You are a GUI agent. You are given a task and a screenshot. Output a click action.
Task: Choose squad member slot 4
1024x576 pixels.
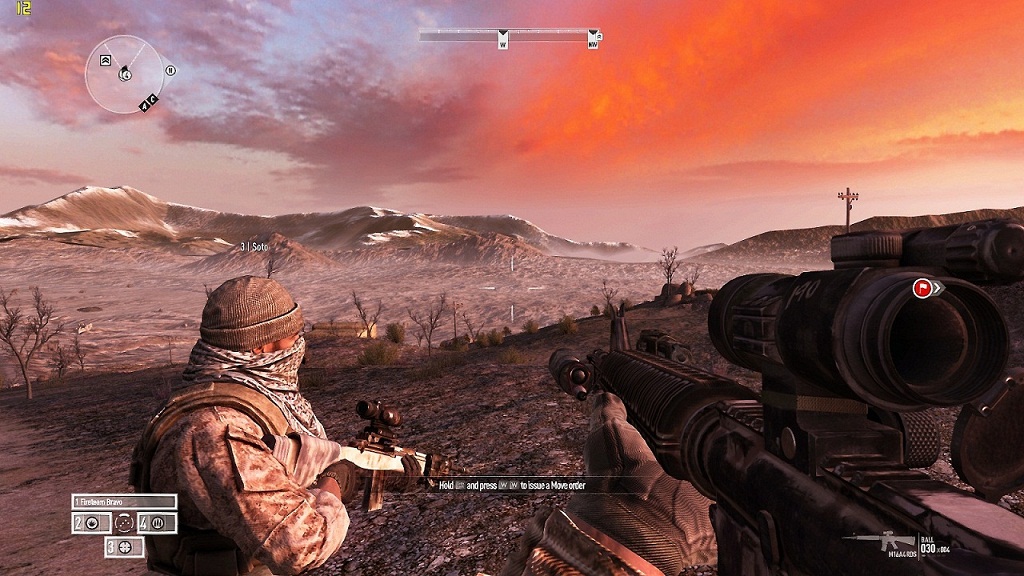coord(158,523)
